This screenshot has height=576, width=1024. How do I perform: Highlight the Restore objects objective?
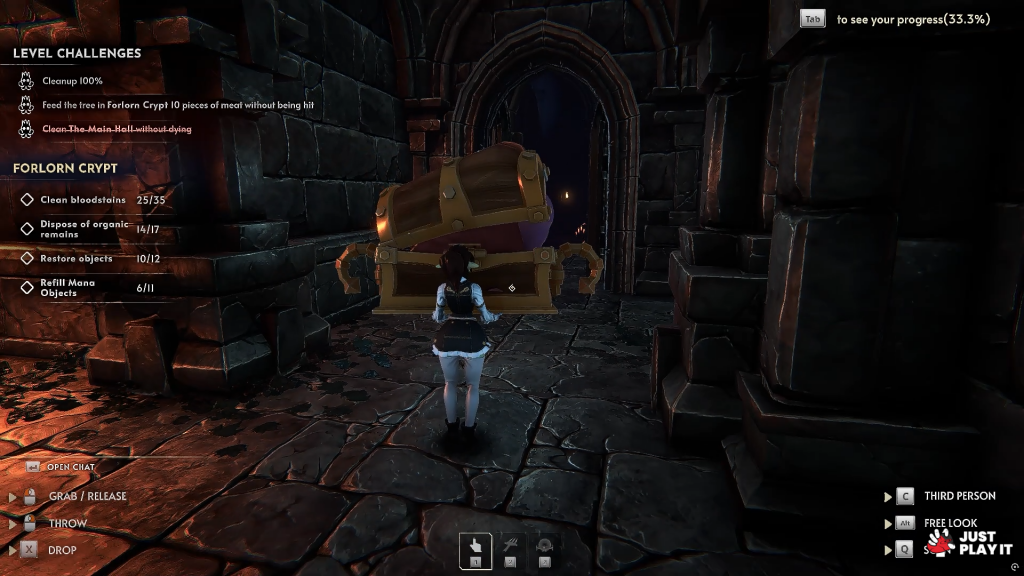point(77,259)
